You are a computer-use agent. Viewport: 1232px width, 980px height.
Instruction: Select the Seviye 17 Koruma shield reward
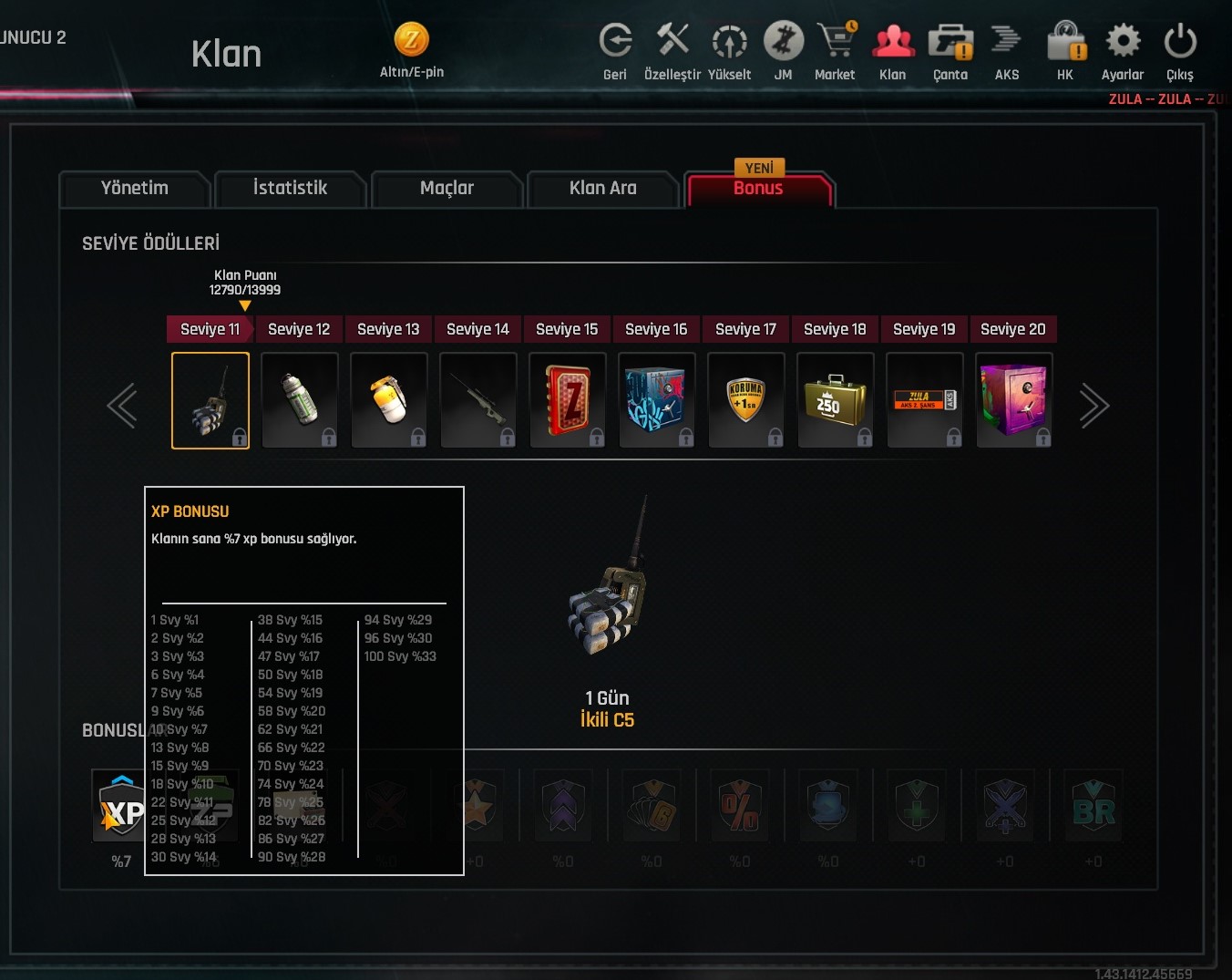pyautogui.click(x=746, y=400)
